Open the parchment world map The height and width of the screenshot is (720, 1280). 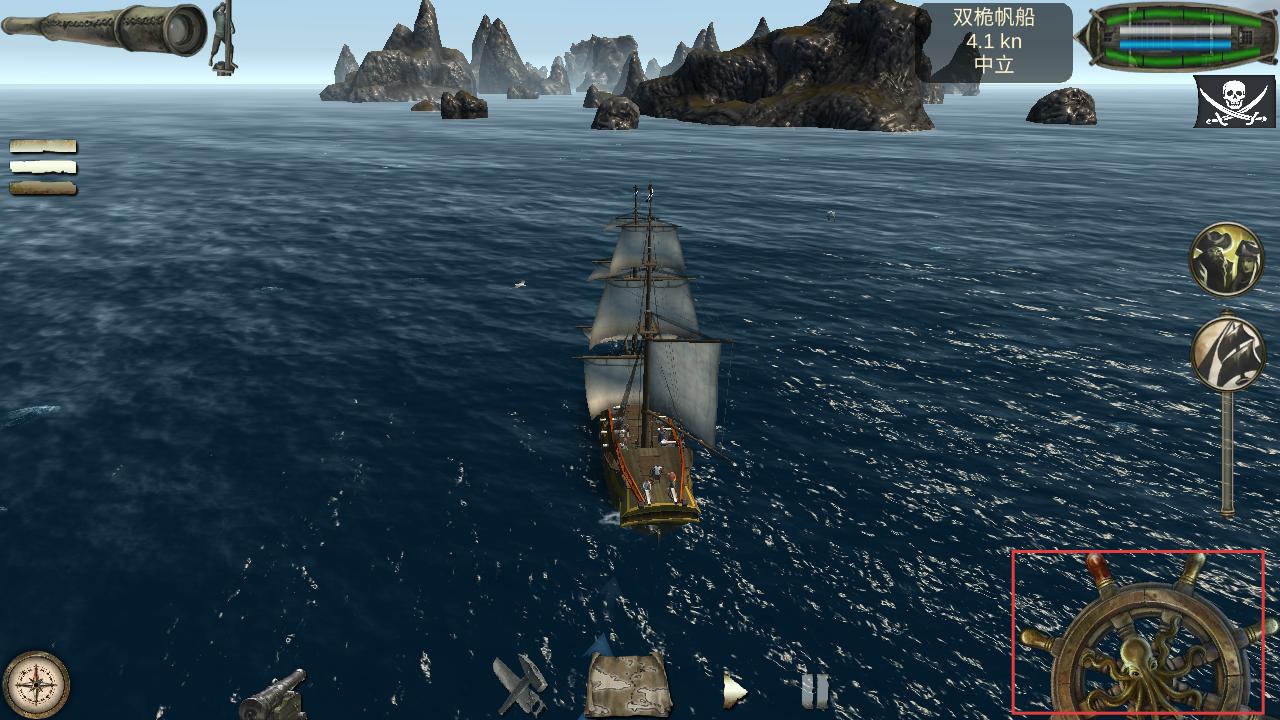coord(627,683)
